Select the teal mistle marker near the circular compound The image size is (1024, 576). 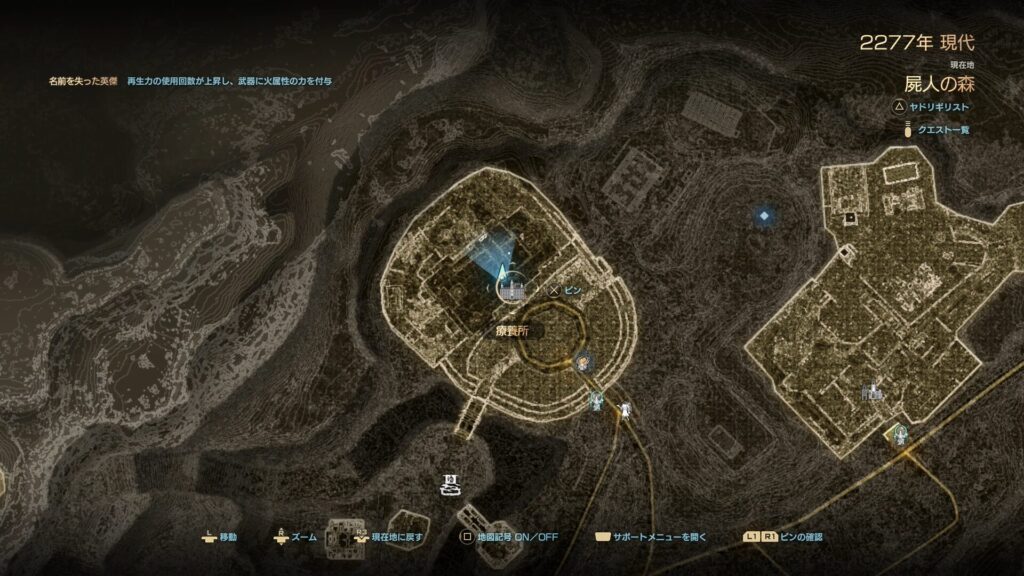[x=598, y=401]
